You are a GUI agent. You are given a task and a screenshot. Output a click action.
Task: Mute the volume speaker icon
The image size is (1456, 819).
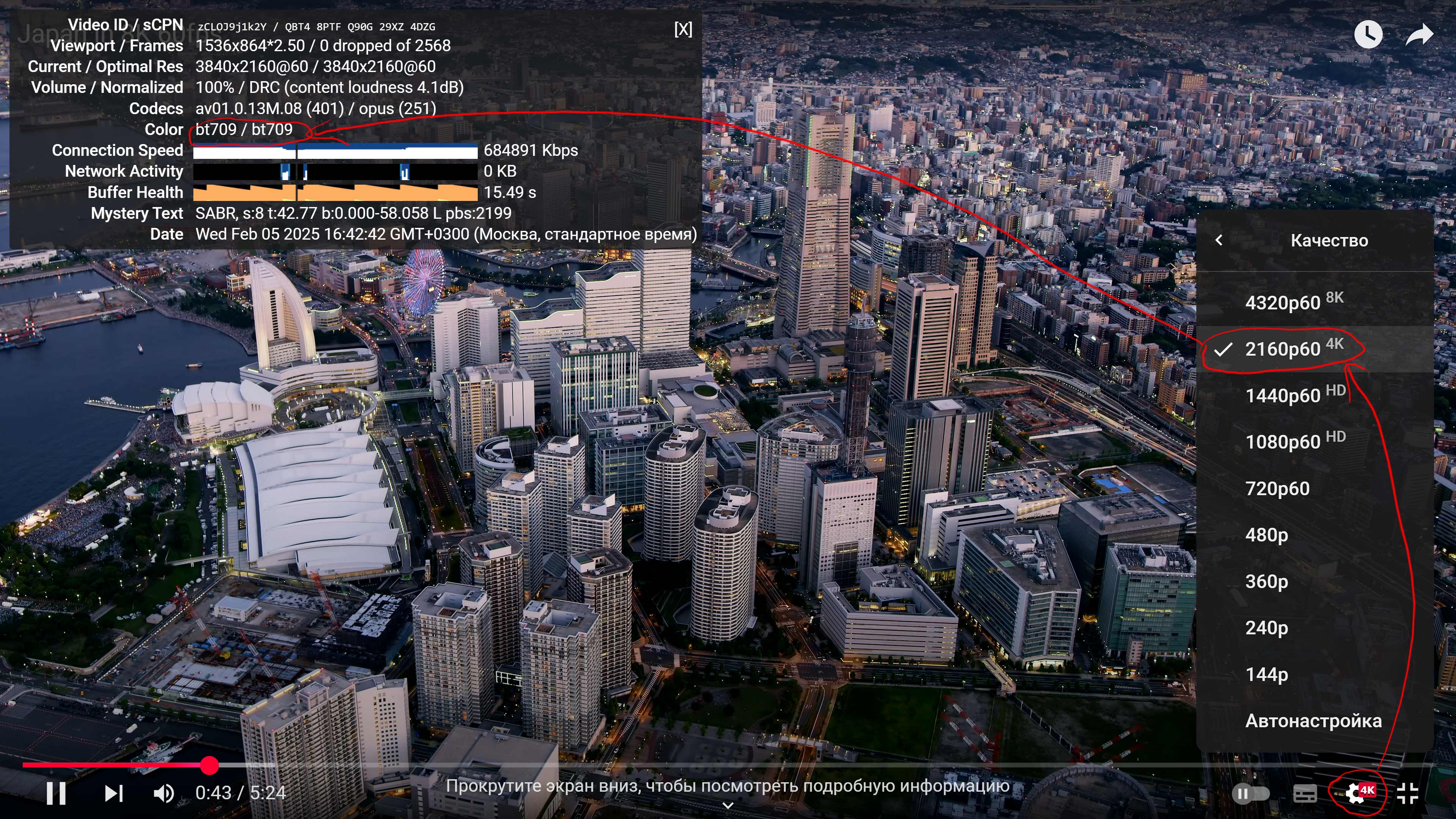(x=163, y=793)
